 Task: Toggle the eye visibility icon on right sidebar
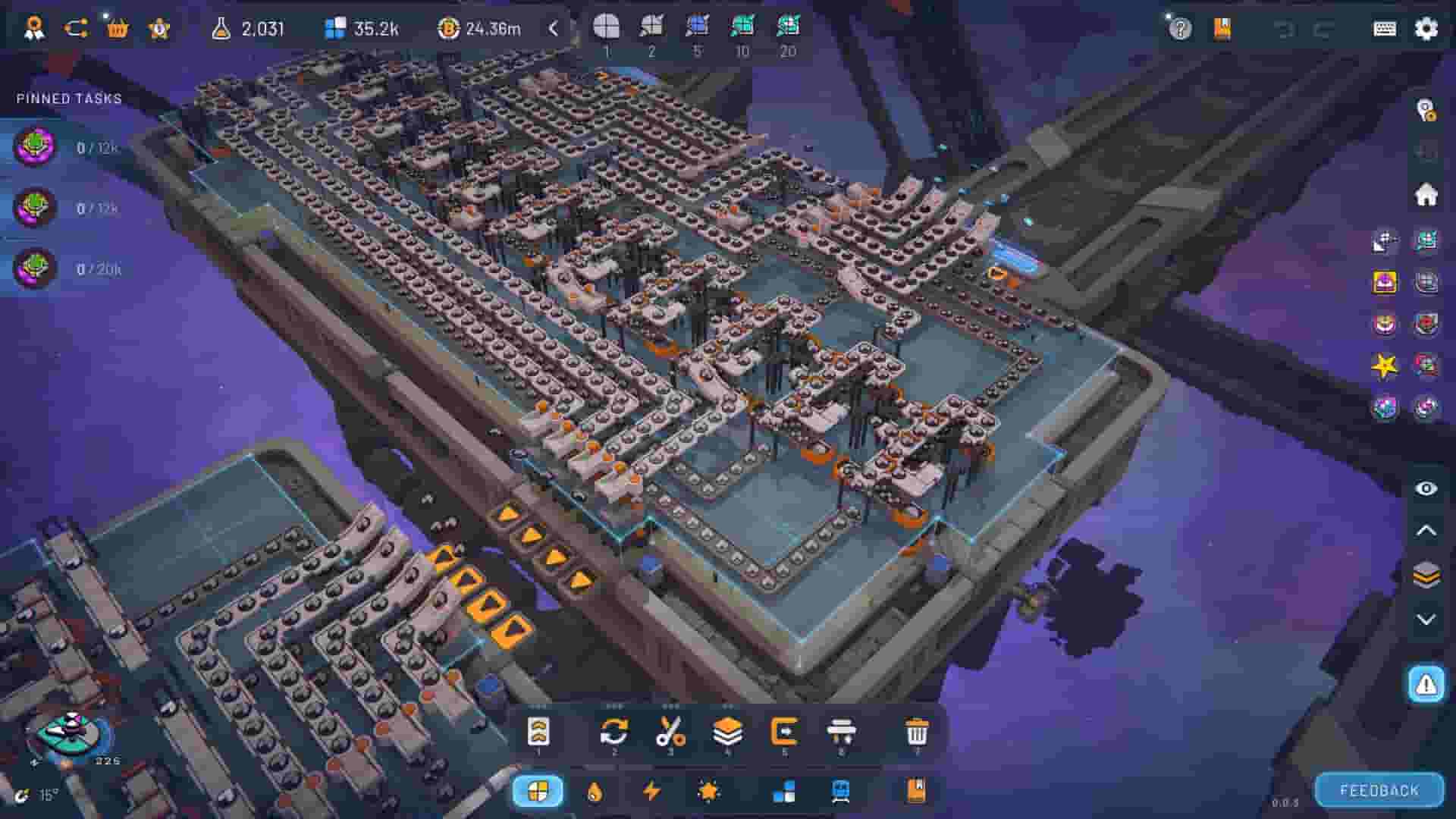click(x=1424, y=489)
